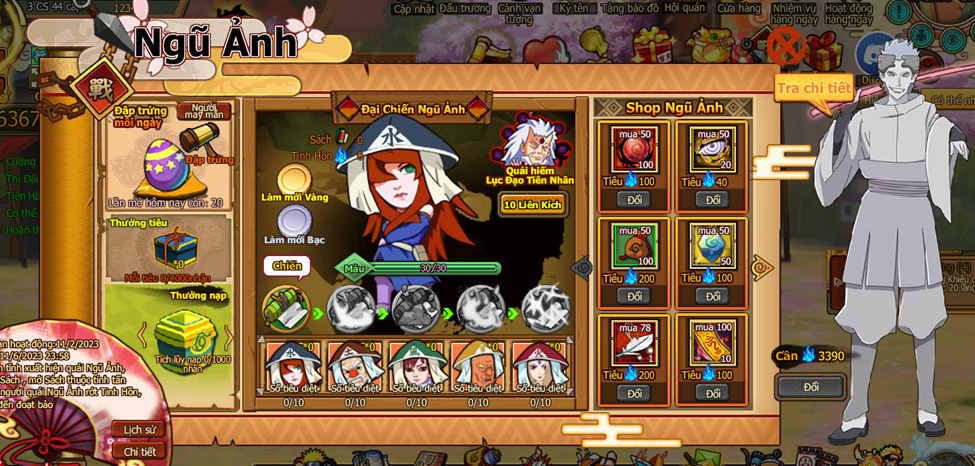Exchange for the white feather item
The width and height of the screenshot is (975, 466).
click(x=634, y=393)
